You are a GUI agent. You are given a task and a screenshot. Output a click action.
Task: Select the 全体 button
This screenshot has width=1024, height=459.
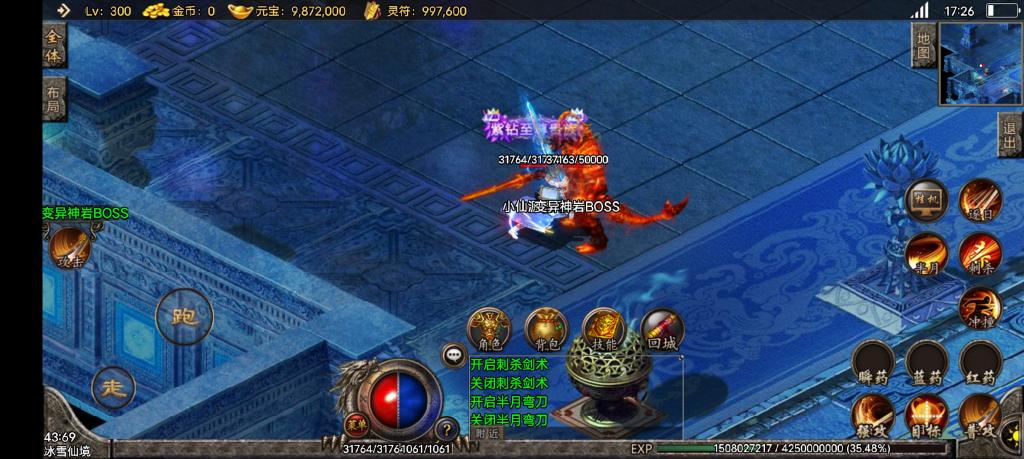point(54,46)
